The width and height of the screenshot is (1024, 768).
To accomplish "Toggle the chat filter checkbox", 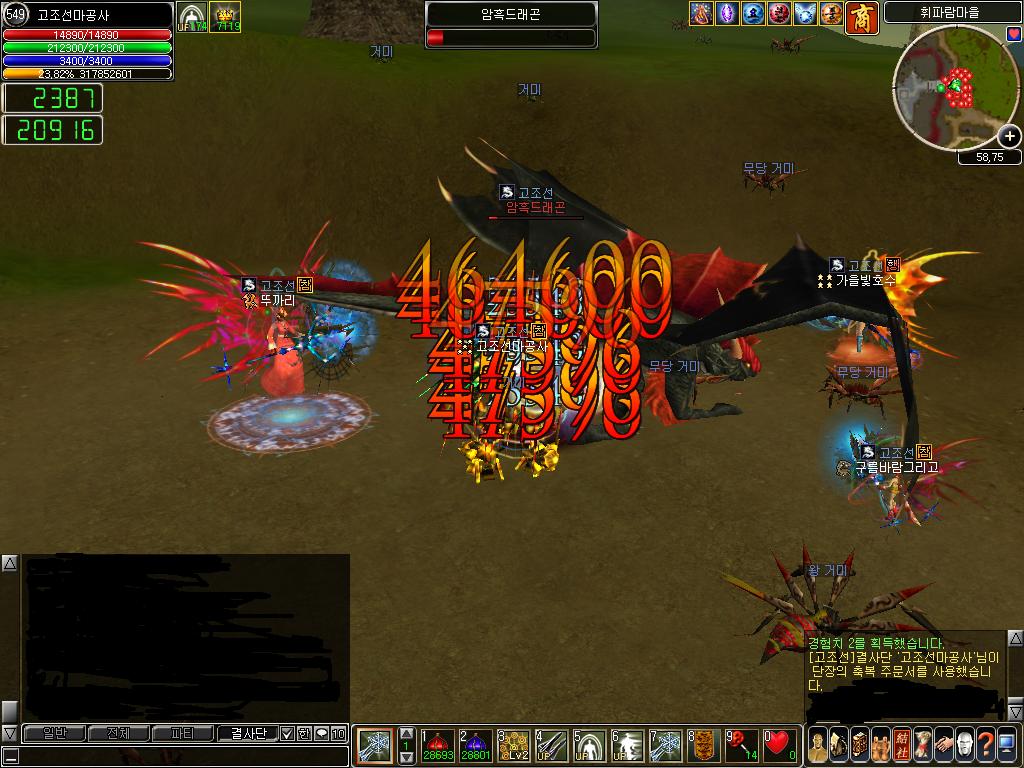I will click(x=287, y=734).
